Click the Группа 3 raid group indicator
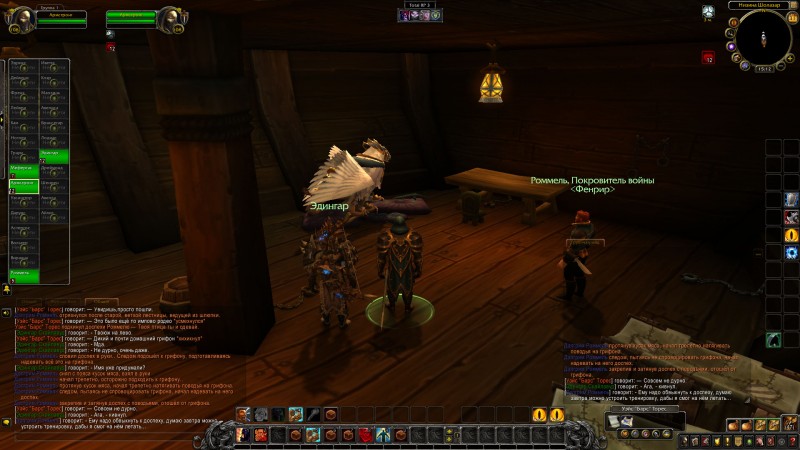 pyautogui.click(x=418, y=5)
